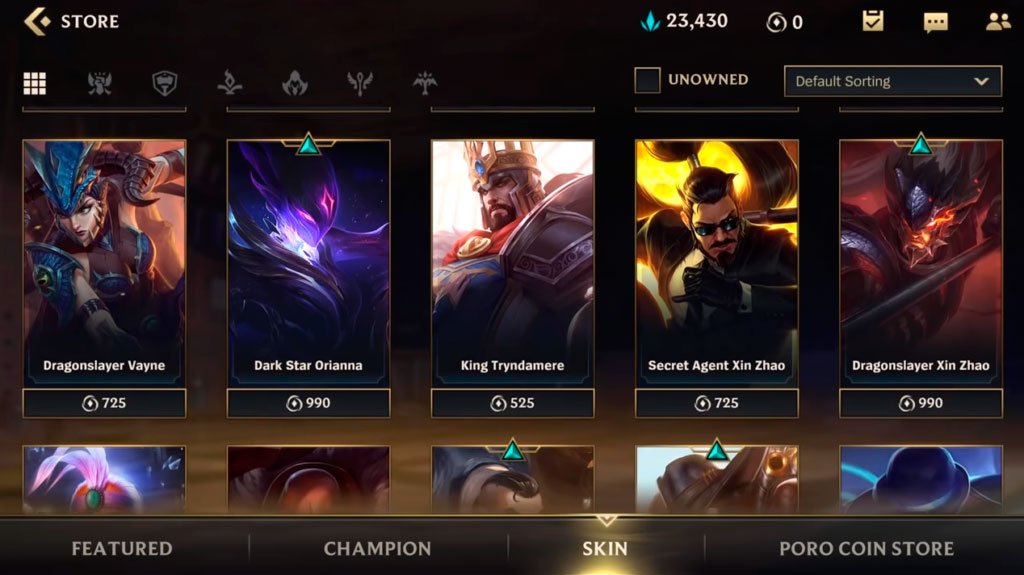Choose the Dark Star Orianna skin
The height and width of the screenshot is (575, 1024).
(308, 262)
